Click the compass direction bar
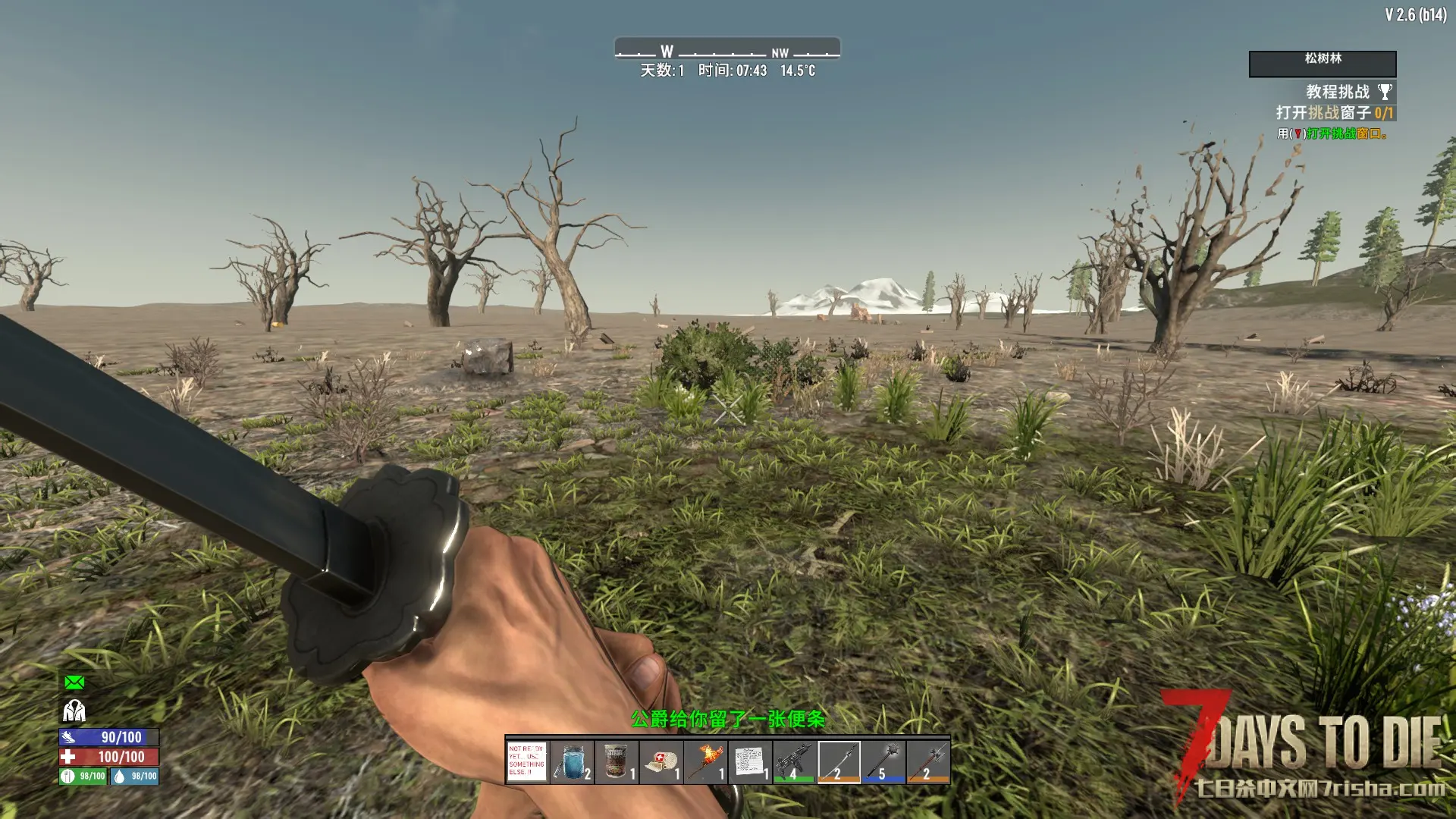1456x819 pixels. 727,50
